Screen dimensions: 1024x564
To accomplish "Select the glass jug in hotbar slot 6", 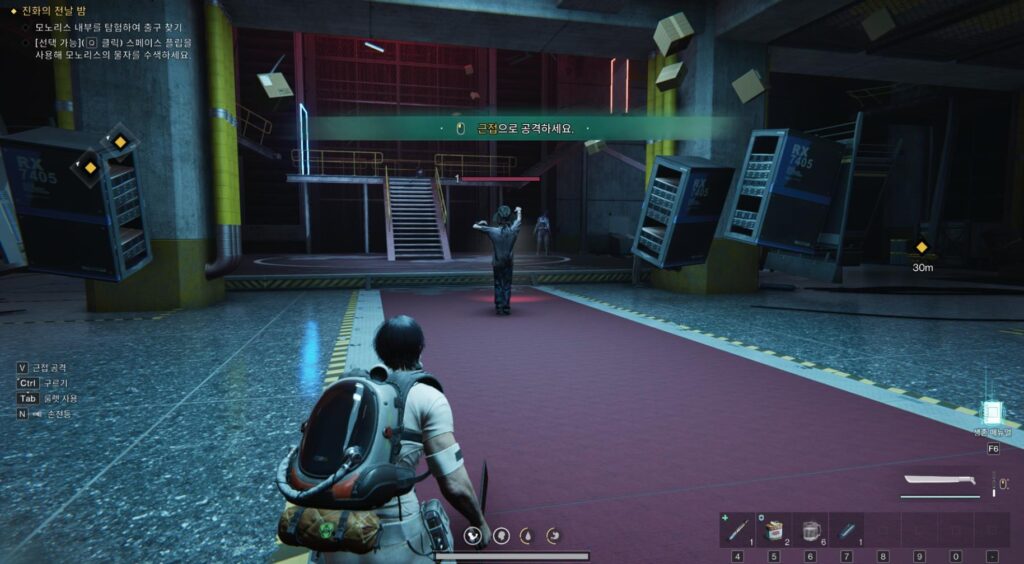I will [x=810, y=530].
